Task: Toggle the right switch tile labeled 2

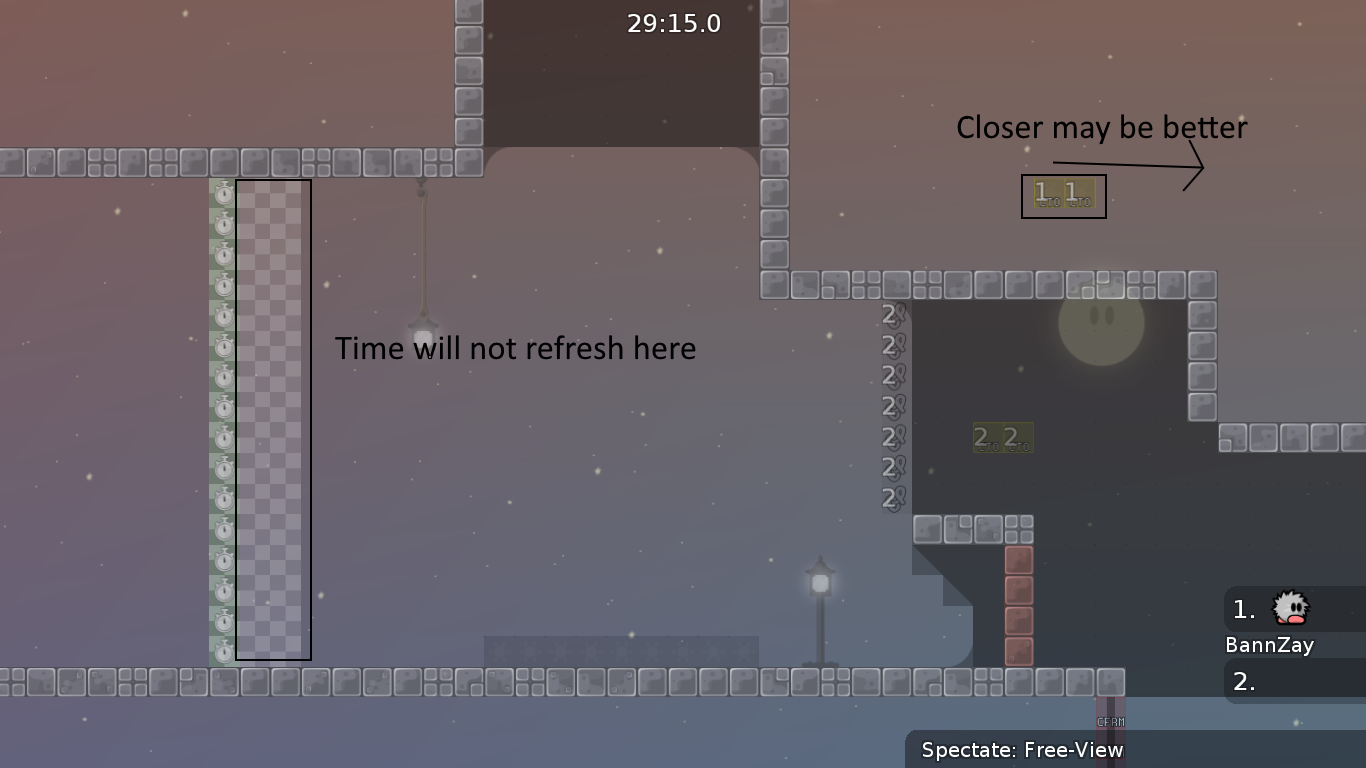Action: (x=1017, y=438)
